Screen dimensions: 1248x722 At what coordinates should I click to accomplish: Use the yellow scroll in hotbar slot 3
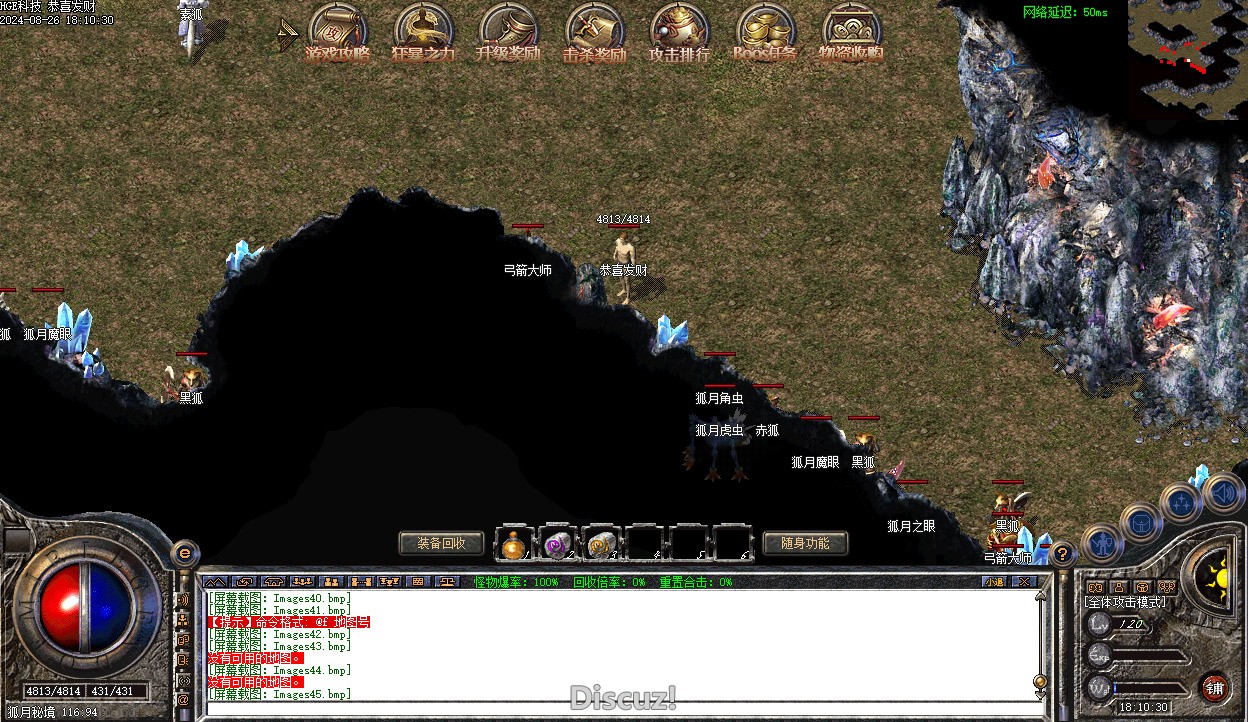(x=602, y=545)
